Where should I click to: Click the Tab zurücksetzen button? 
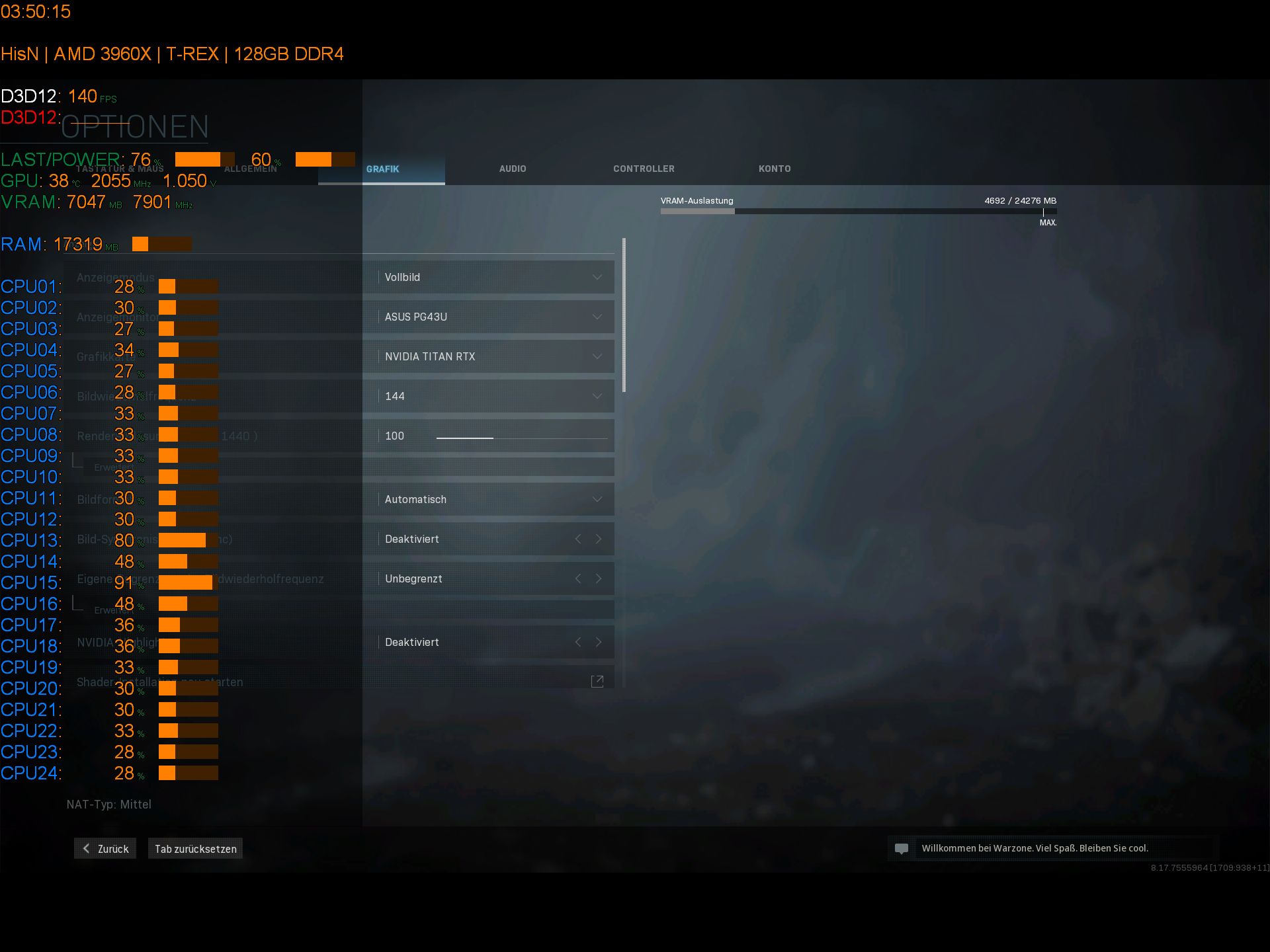point(194,848)
